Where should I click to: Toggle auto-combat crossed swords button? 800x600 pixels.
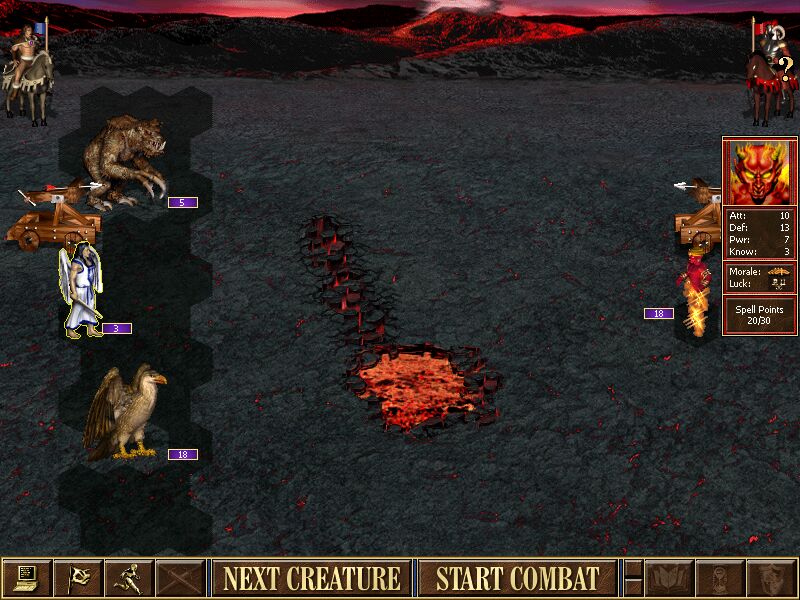tap(180, 578)
